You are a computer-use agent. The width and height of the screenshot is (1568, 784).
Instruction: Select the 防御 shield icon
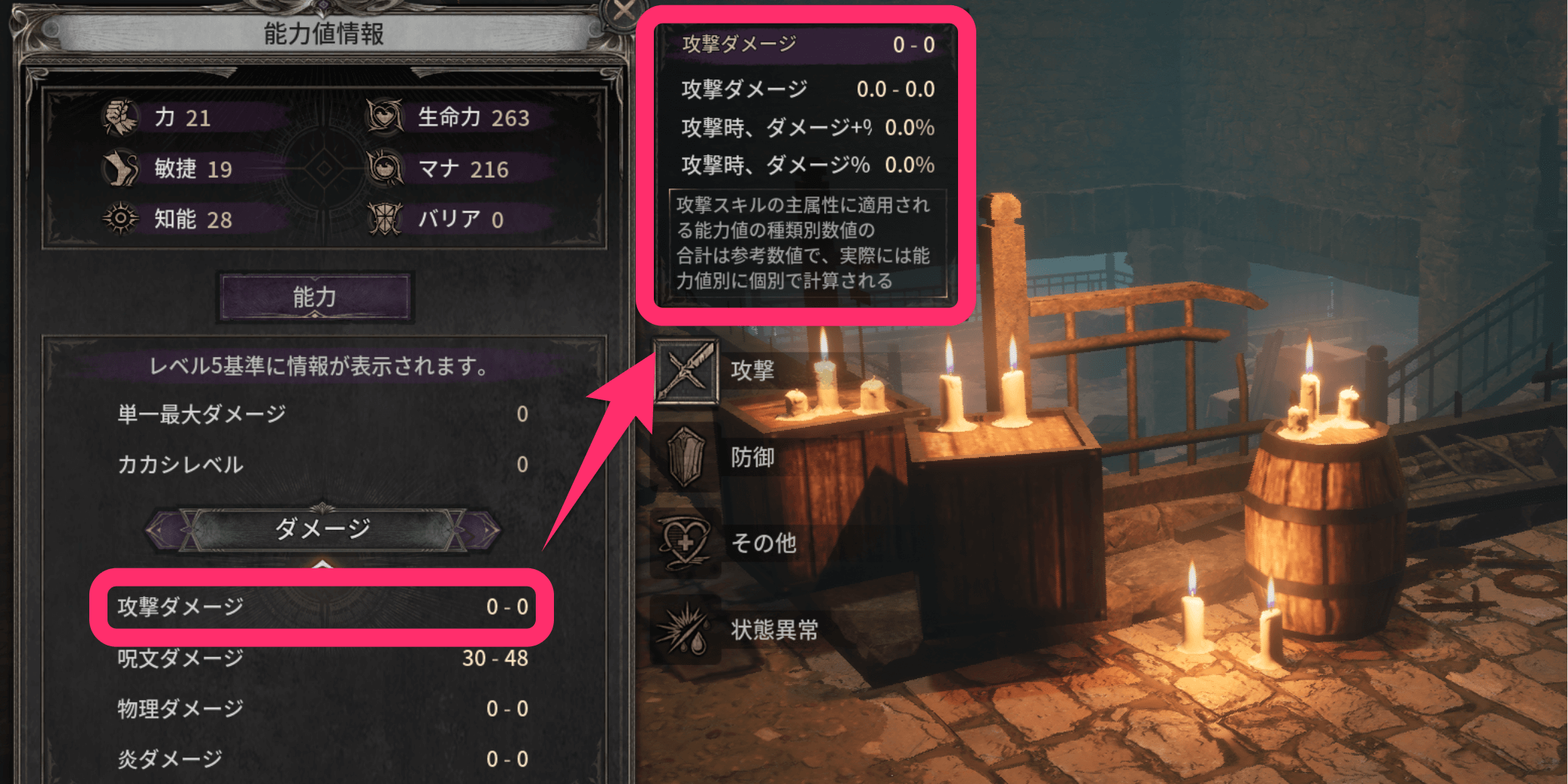[687, 458]
